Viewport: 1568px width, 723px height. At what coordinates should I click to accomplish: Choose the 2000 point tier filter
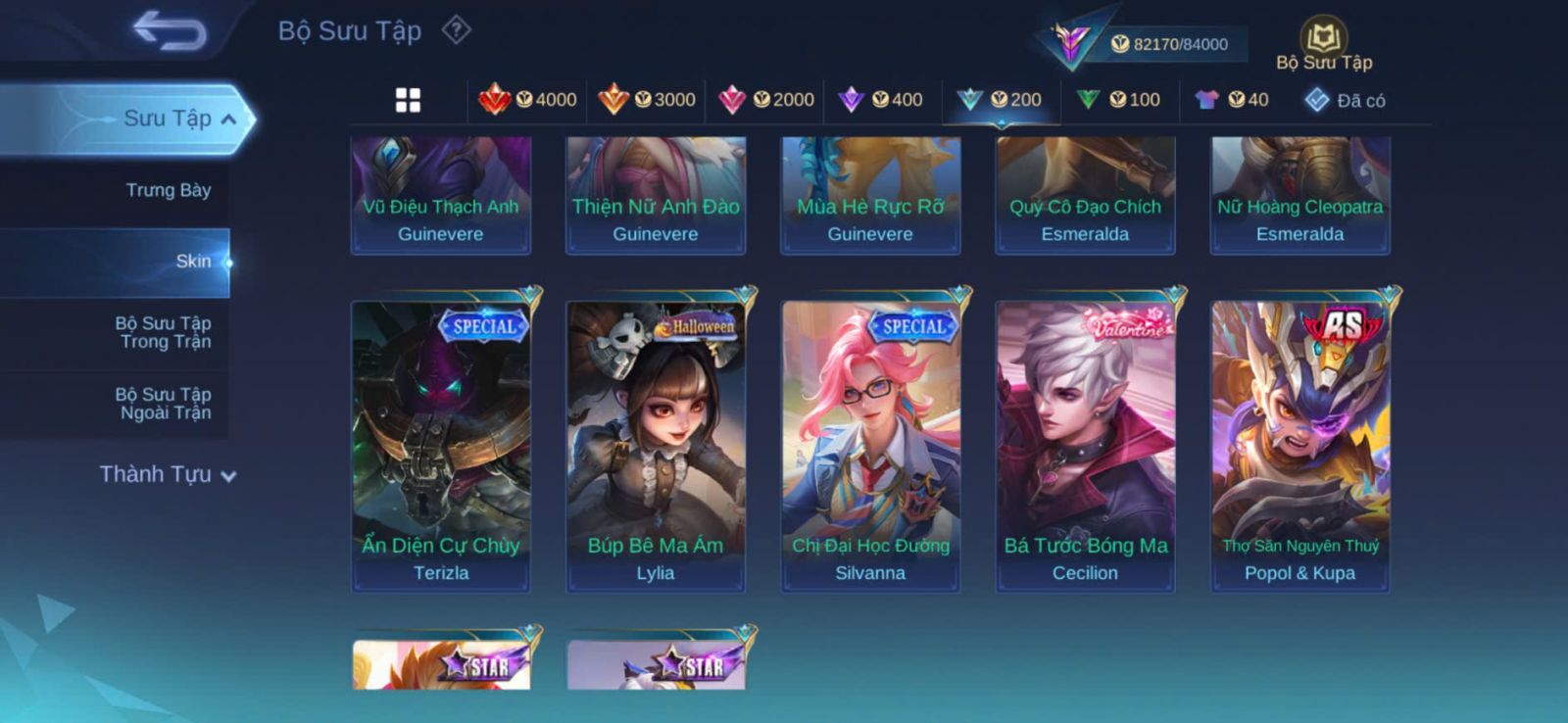pyautogui.click(x=766, y=100)
